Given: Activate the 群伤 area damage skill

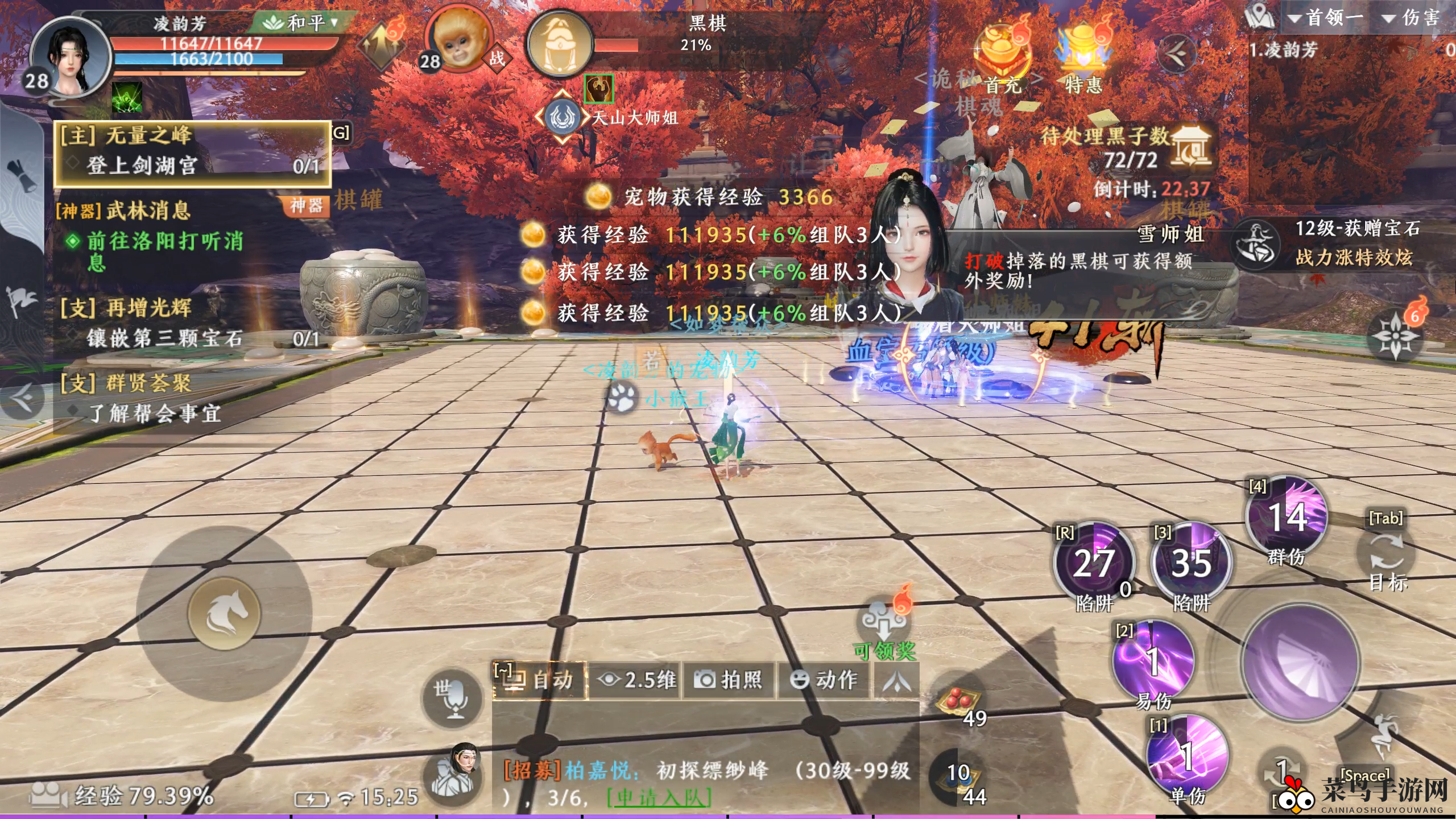Looking at the screenshot, I should click(x=1286, y=518).
